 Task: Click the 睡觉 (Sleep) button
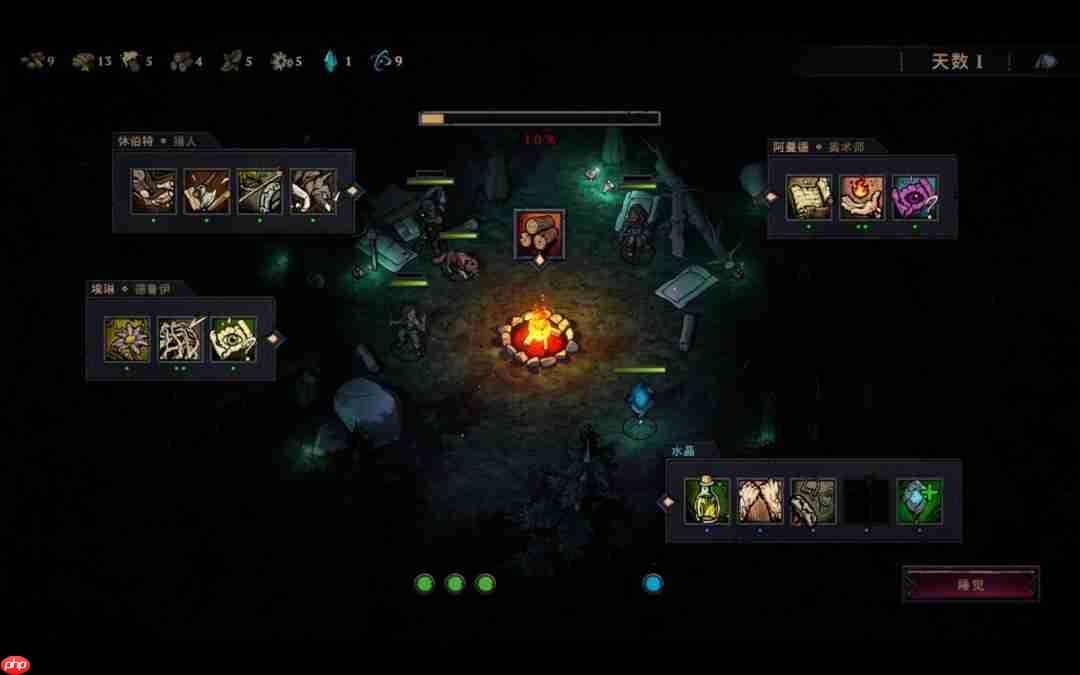[971, 584]
